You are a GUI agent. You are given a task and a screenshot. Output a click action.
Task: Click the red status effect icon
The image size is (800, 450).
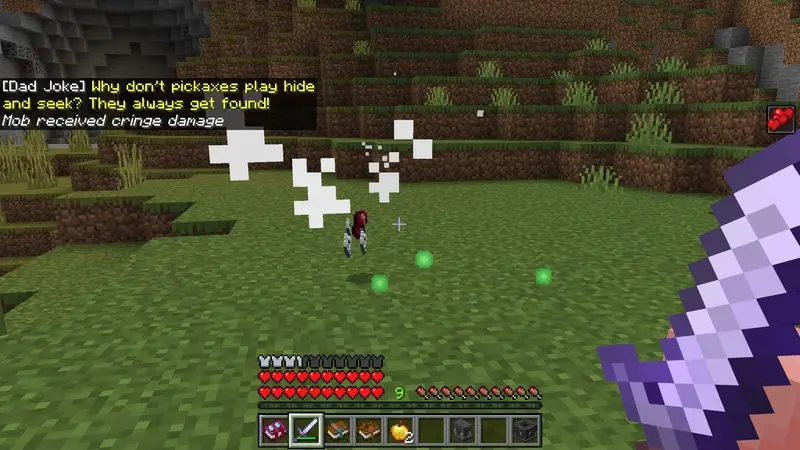coord(780,119)
